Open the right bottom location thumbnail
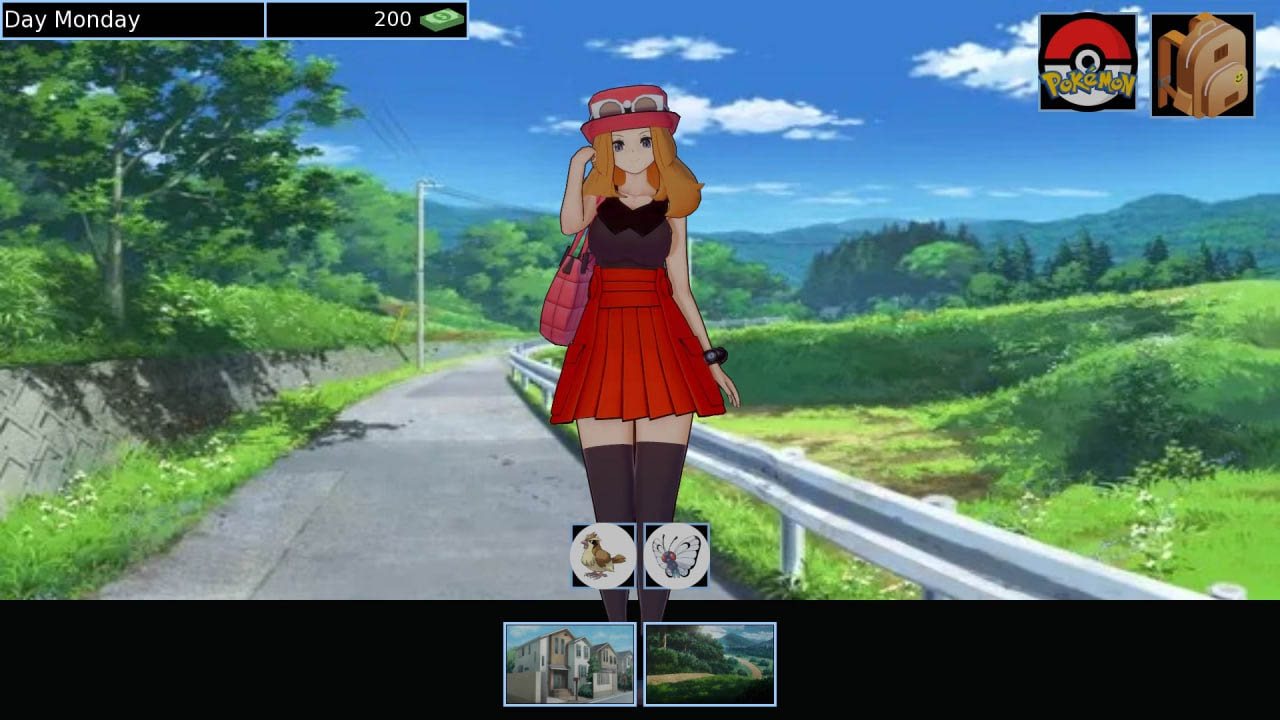 711,663
